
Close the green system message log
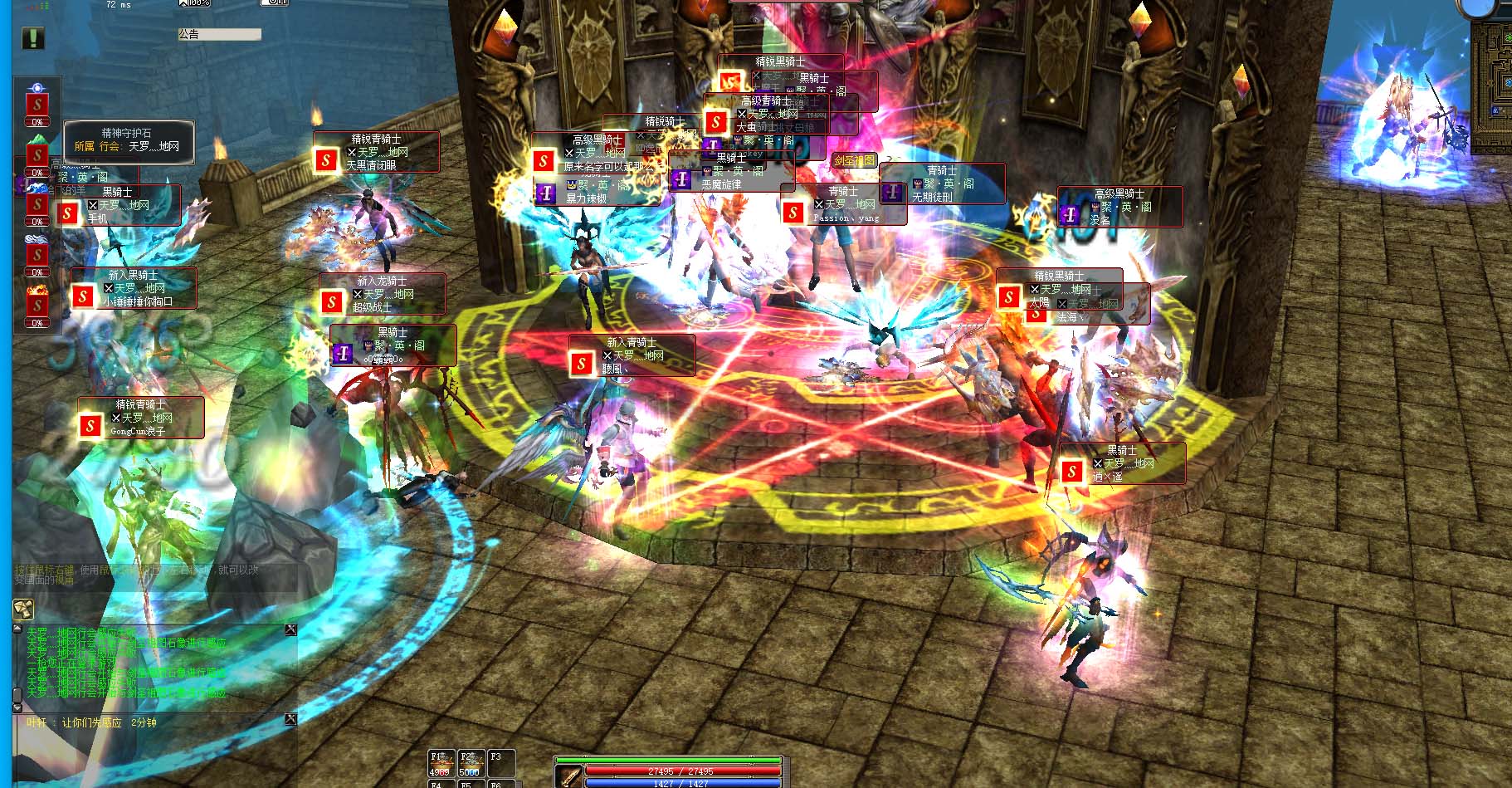[290, 630]
